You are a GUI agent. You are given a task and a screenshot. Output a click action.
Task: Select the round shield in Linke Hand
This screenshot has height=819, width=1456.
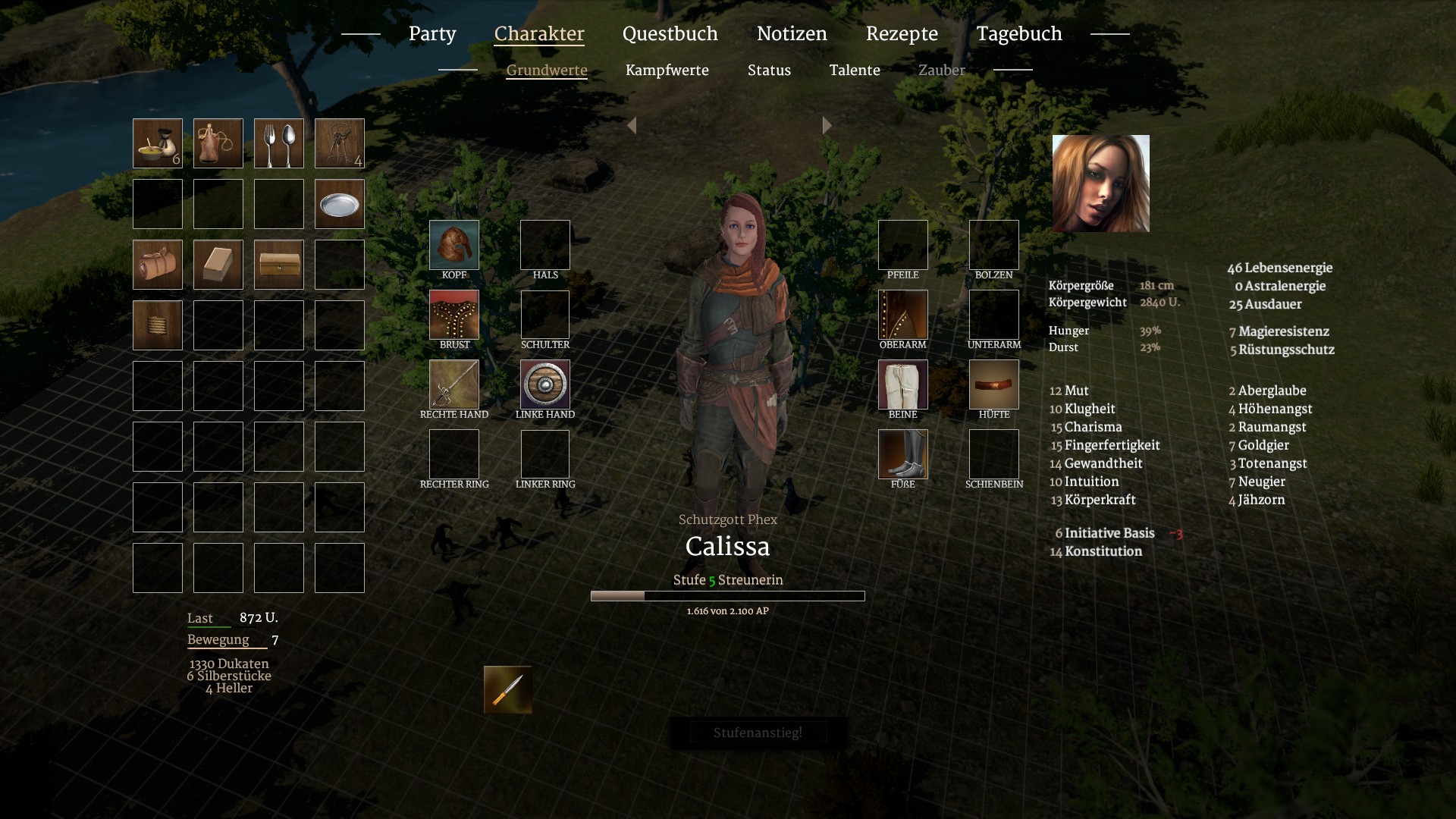point(545,384)
